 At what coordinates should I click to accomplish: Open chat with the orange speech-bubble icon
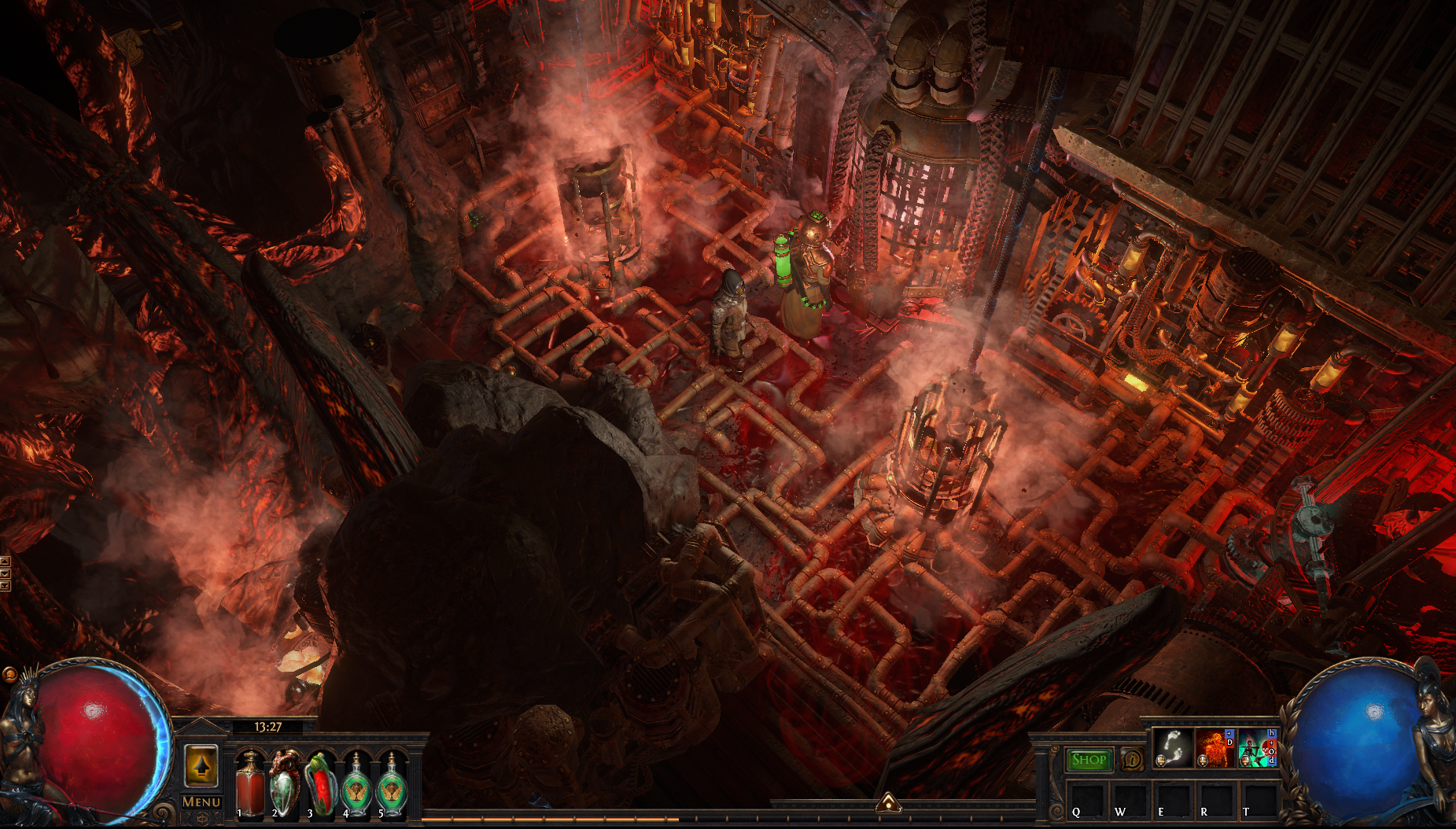[x=9, y=675]
